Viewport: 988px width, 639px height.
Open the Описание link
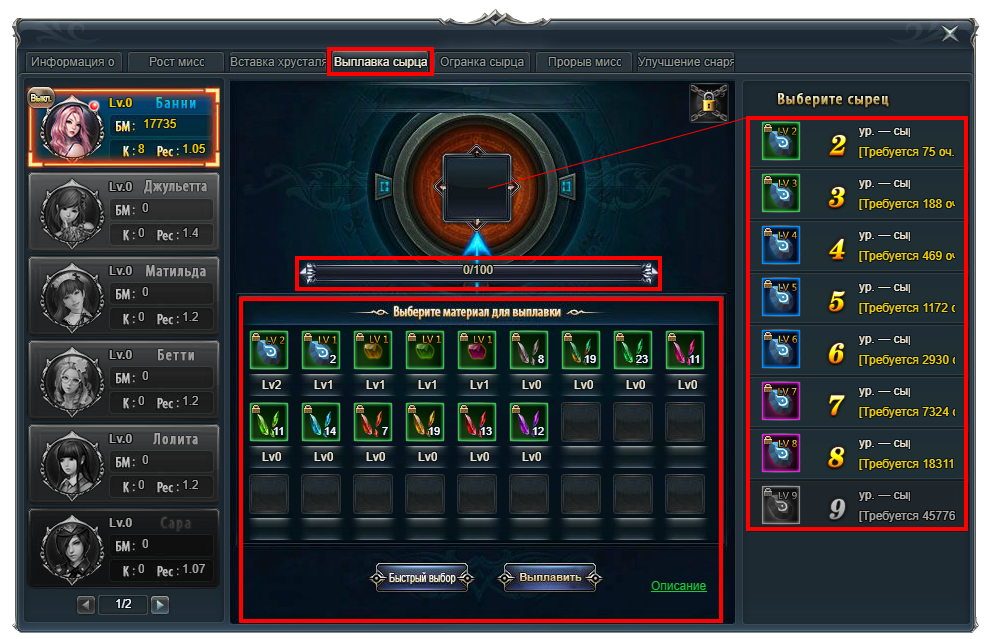[x=678, y=586]
